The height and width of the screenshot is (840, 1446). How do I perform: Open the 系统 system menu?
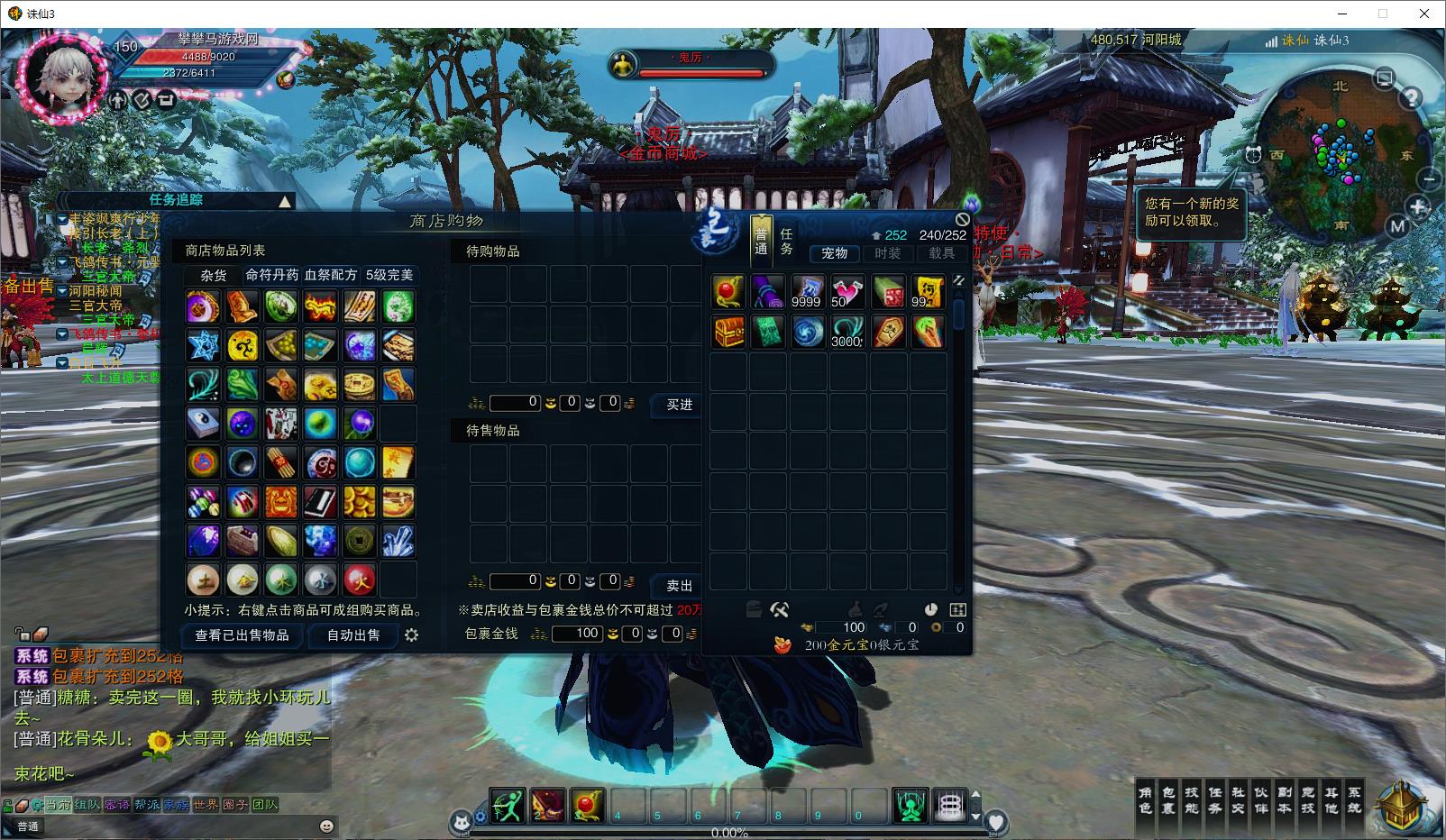tap(1354, 799)
